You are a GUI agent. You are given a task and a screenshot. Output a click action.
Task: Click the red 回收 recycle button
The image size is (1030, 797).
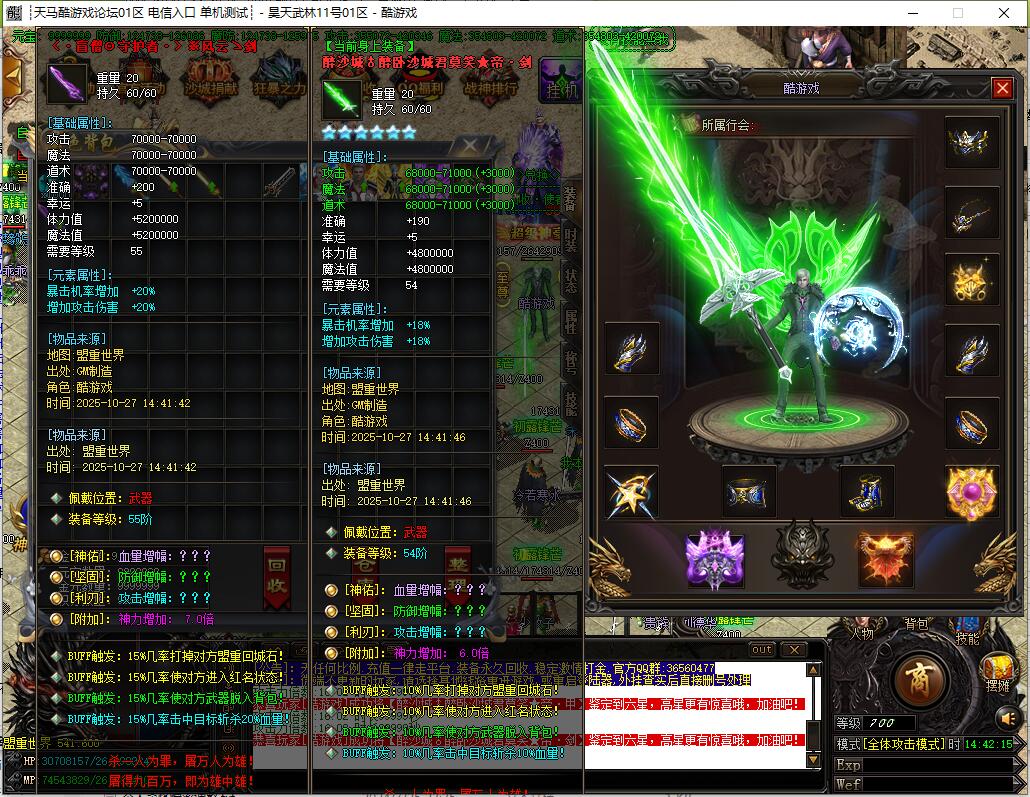(x=277, y=577)
